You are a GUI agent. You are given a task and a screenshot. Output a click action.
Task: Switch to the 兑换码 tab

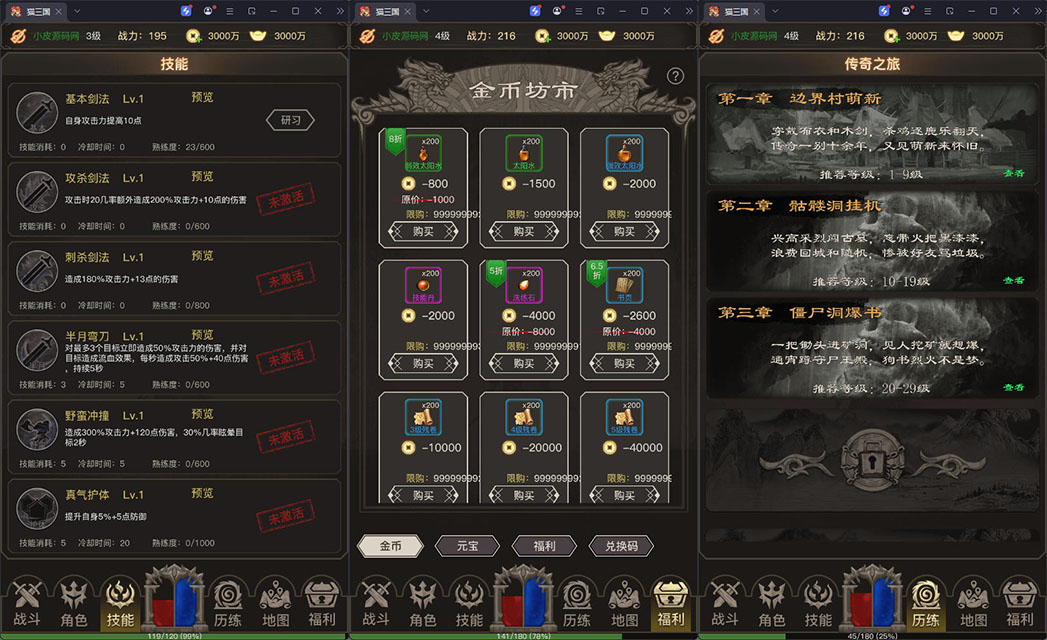(621, 546)
